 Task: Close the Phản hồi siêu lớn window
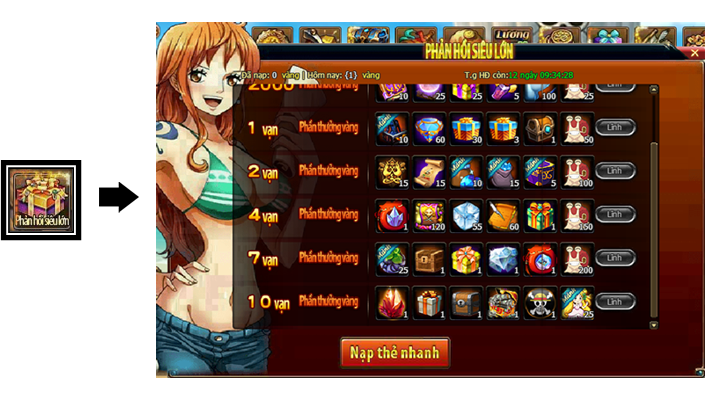click(x=695, y=52)
